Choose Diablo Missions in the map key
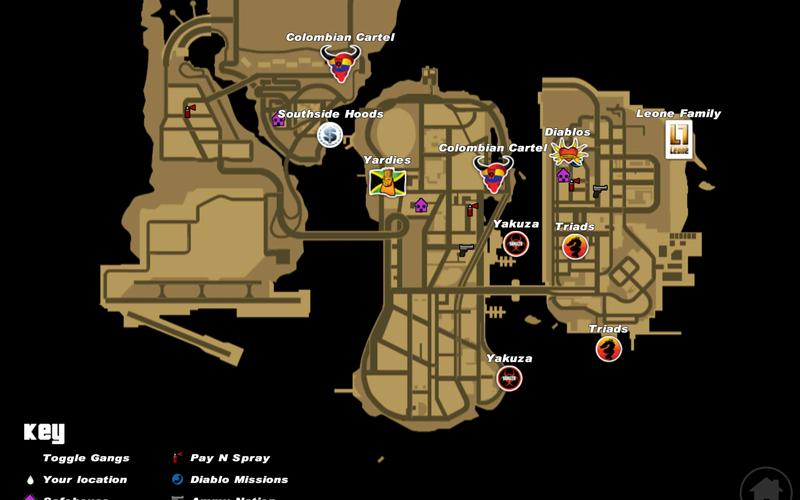 pos(238,480)
